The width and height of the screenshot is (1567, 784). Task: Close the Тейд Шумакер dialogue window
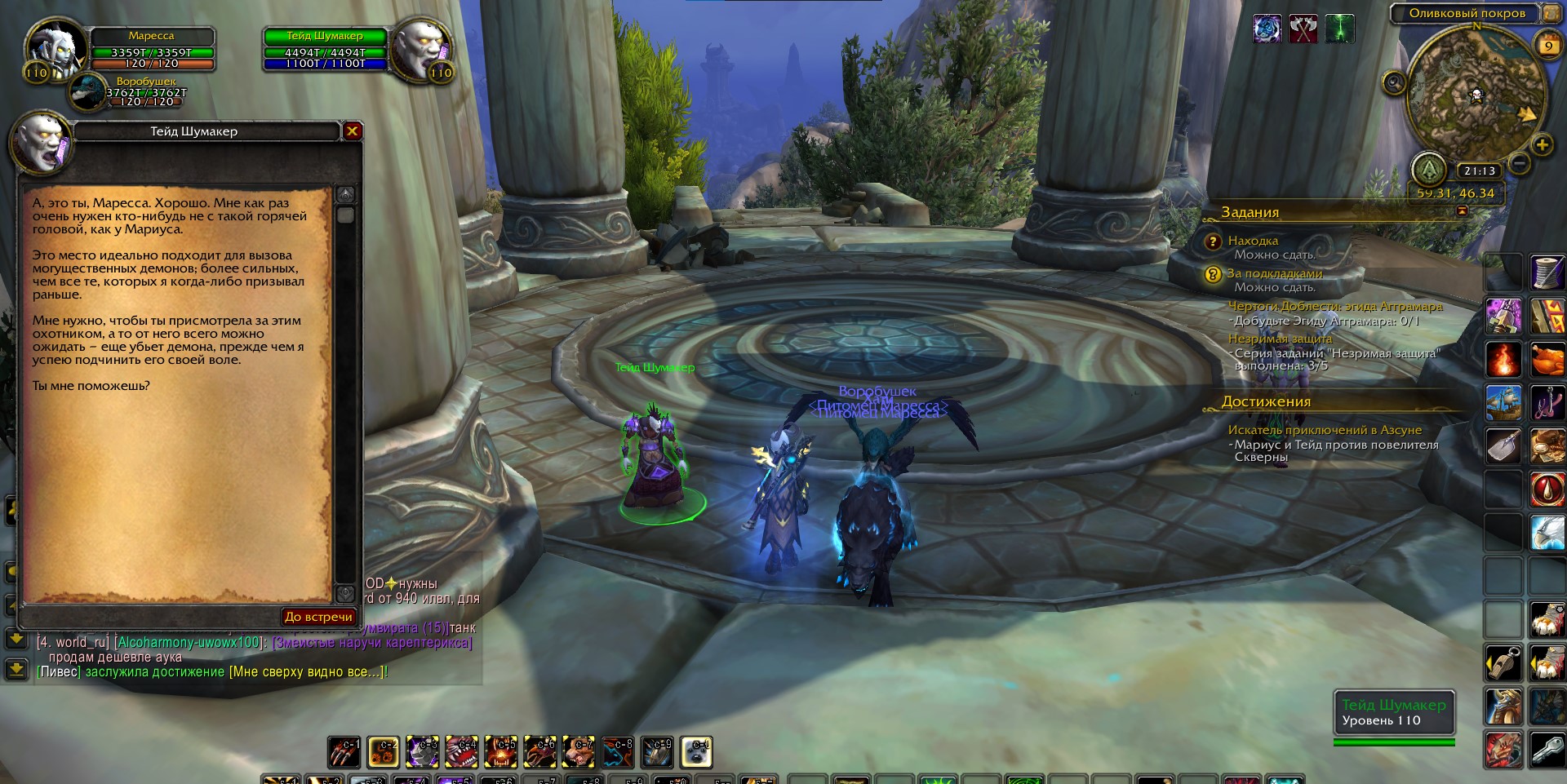(352, 131)
